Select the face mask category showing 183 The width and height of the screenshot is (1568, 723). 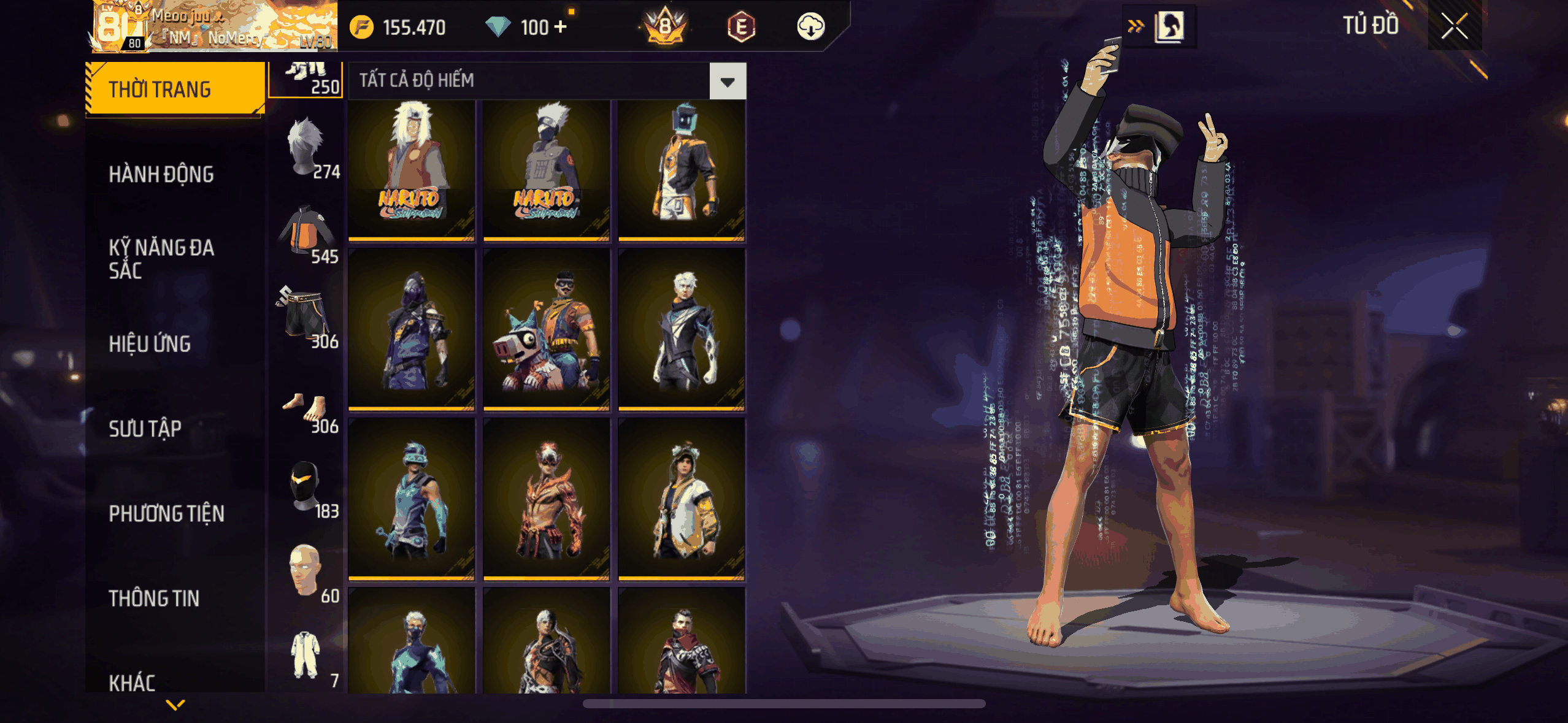click(308, 489)
